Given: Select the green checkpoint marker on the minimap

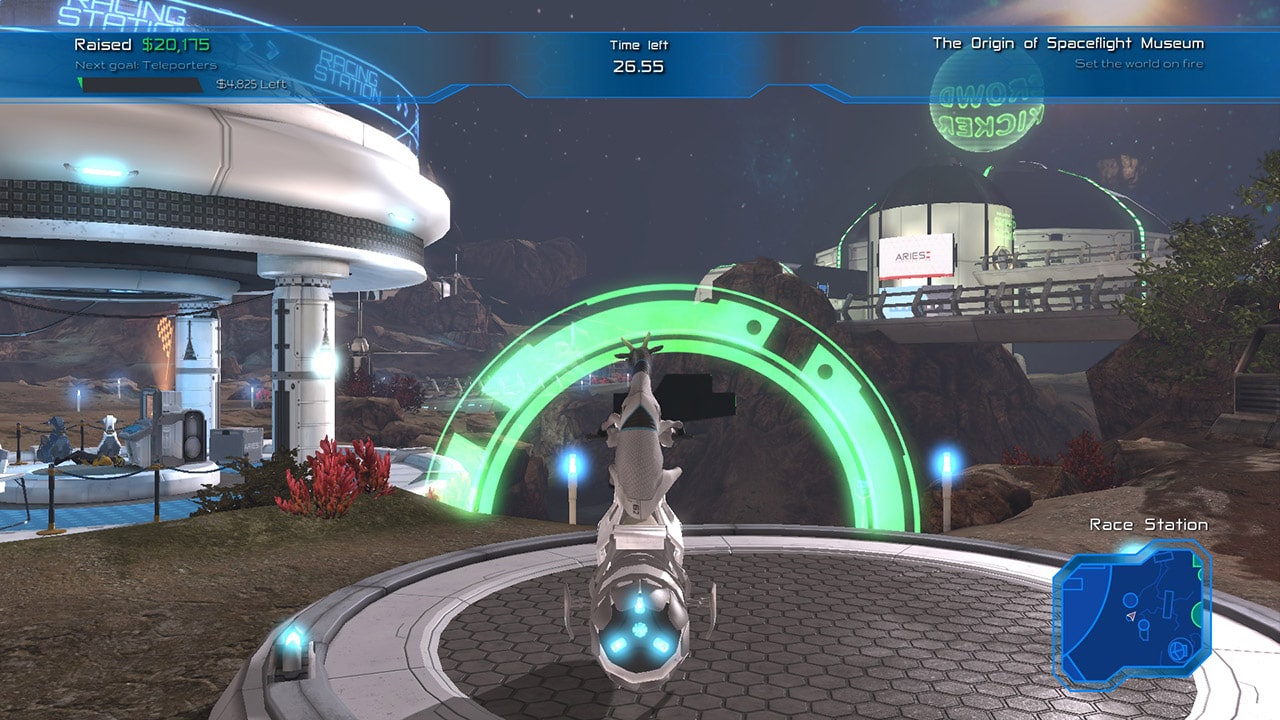Looking at the screenshot, I should tap(1196, 612).
